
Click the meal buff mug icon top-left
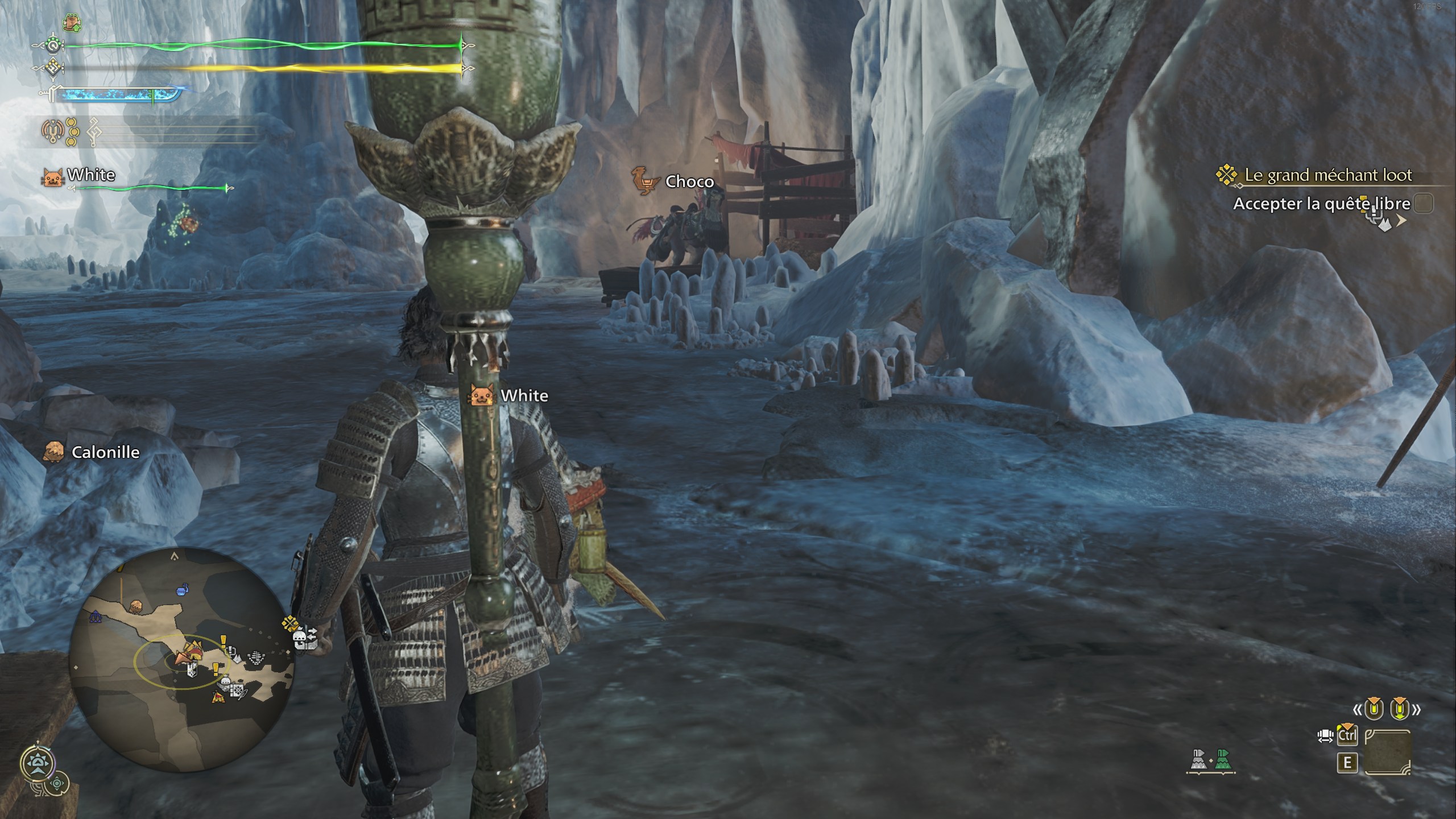tap(72, 23)
